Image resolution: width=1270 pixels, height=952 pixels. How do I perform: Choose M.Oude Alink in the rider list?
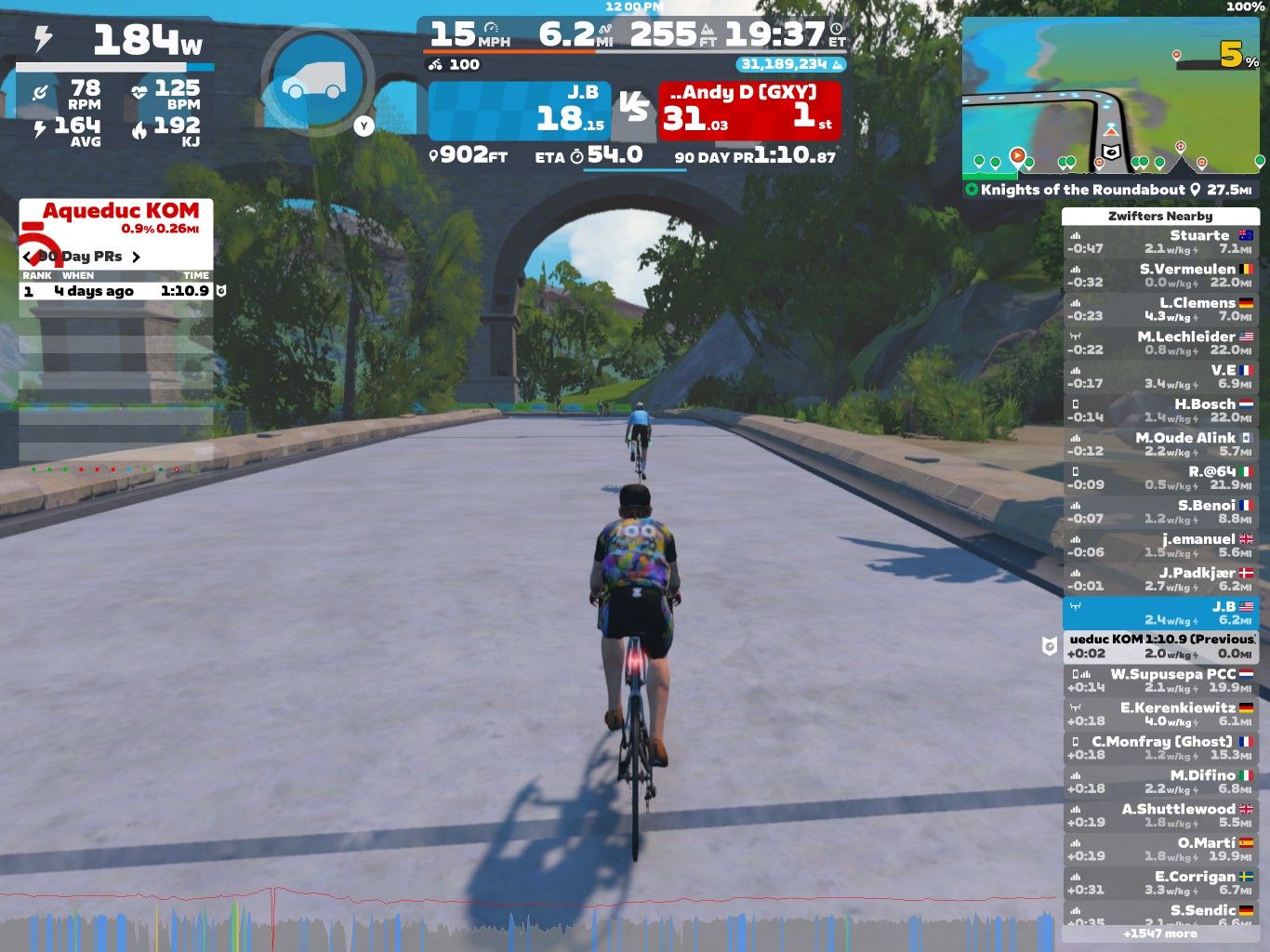point(1160,444)
